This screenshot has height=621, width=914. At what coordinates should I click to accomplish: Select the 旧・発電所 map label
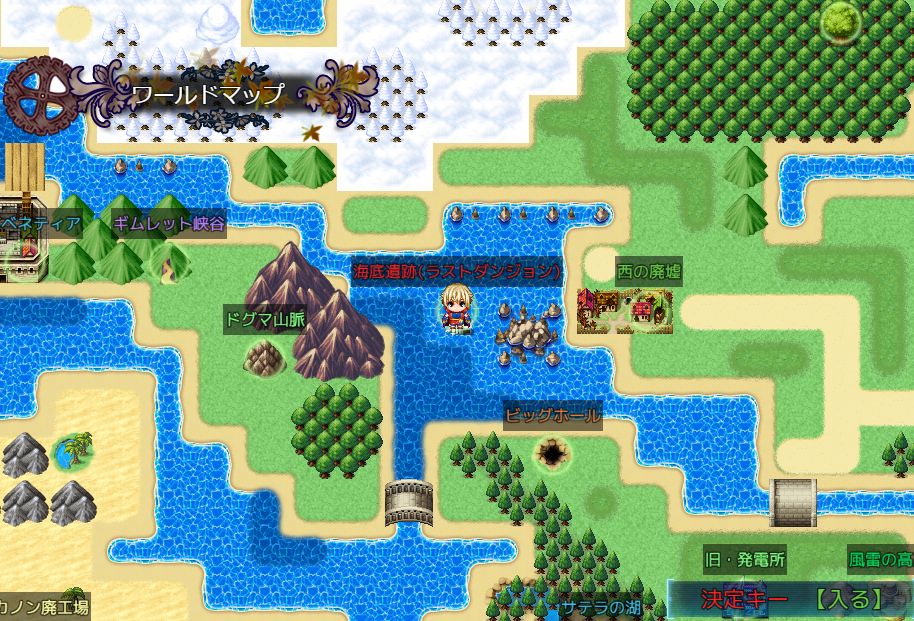point(744,558)
